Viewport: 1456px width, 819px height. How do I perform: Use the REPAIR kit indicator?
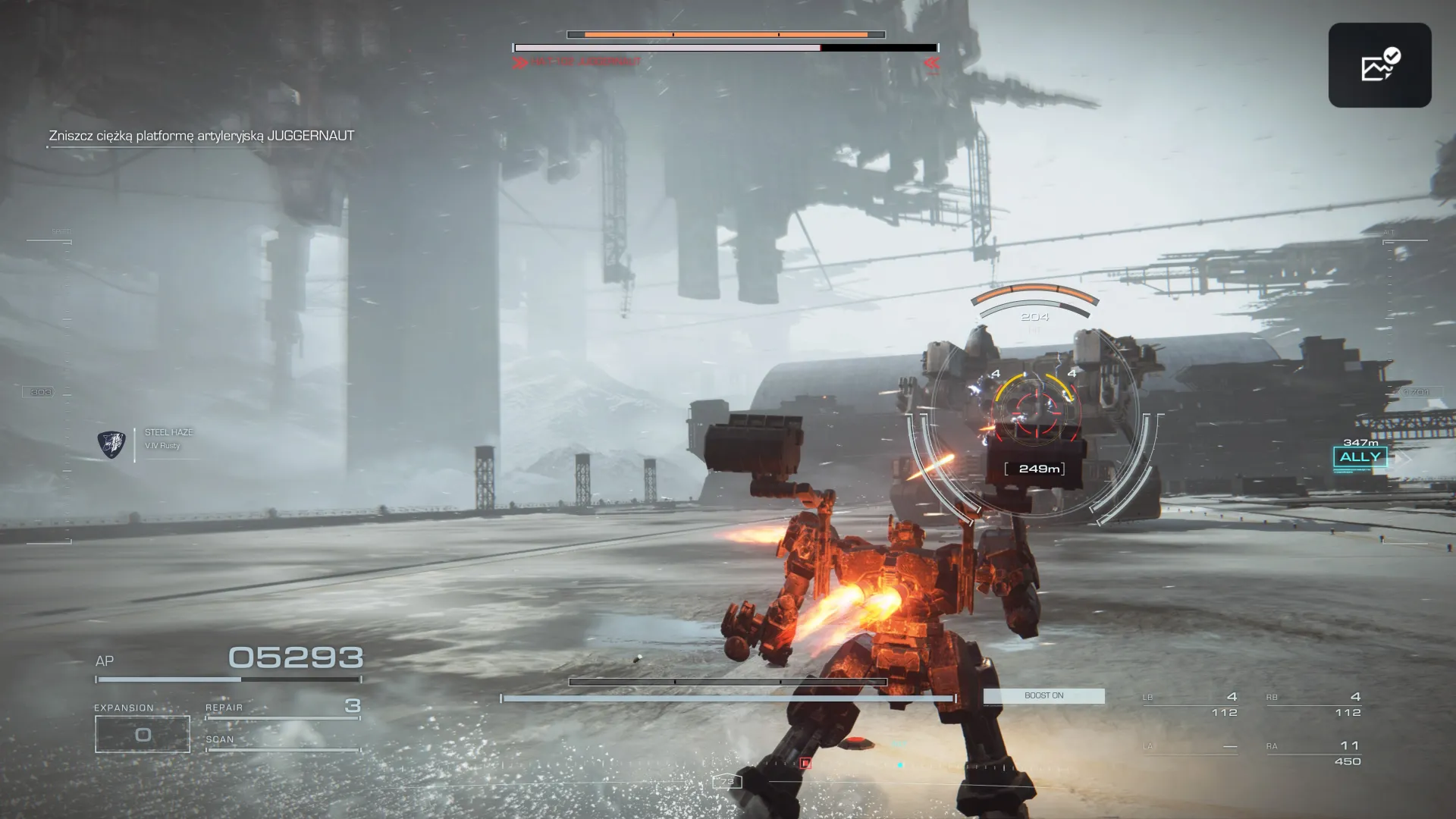[x=282, y=708]
